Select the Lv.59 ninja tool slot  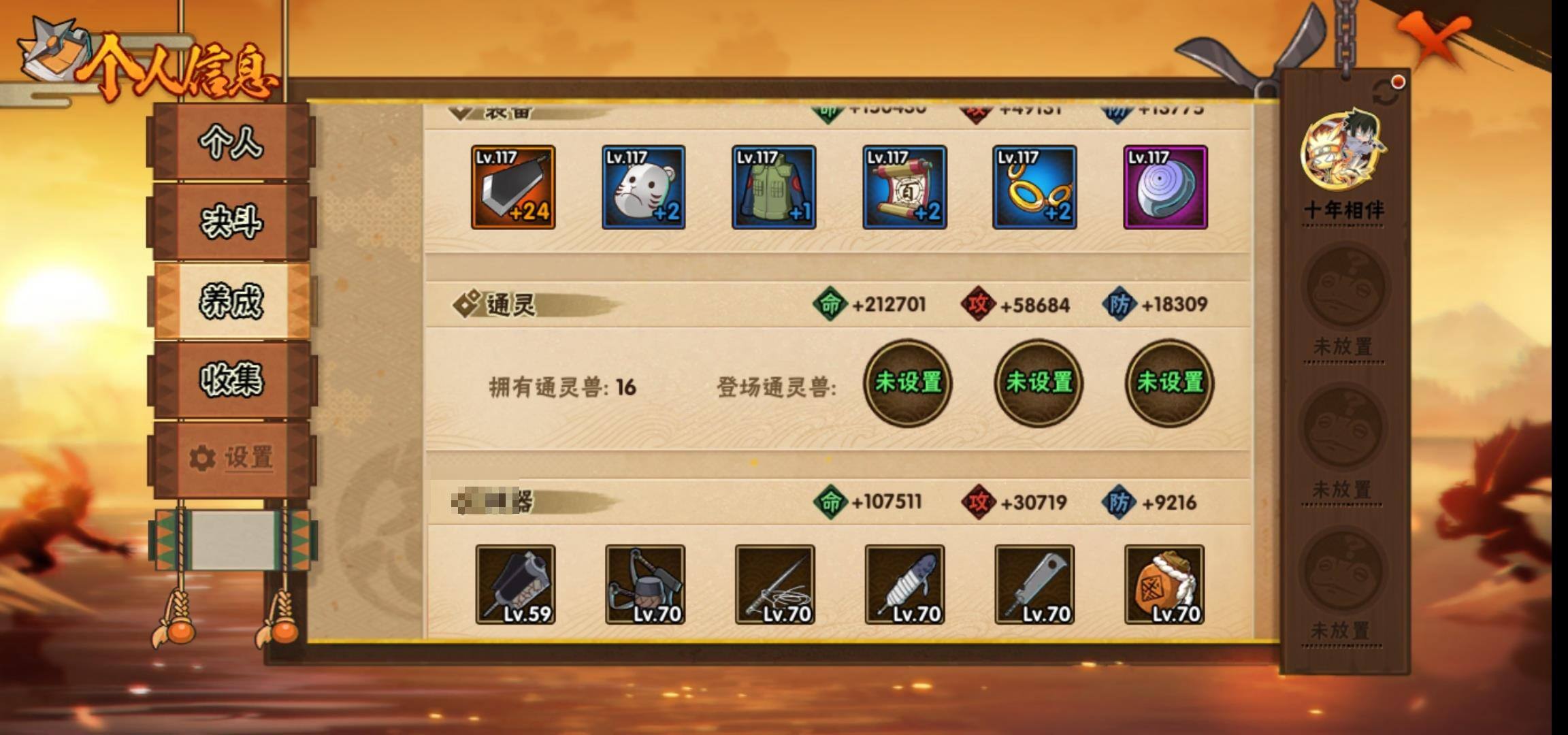pyautogui.click(x=515, y=584)
